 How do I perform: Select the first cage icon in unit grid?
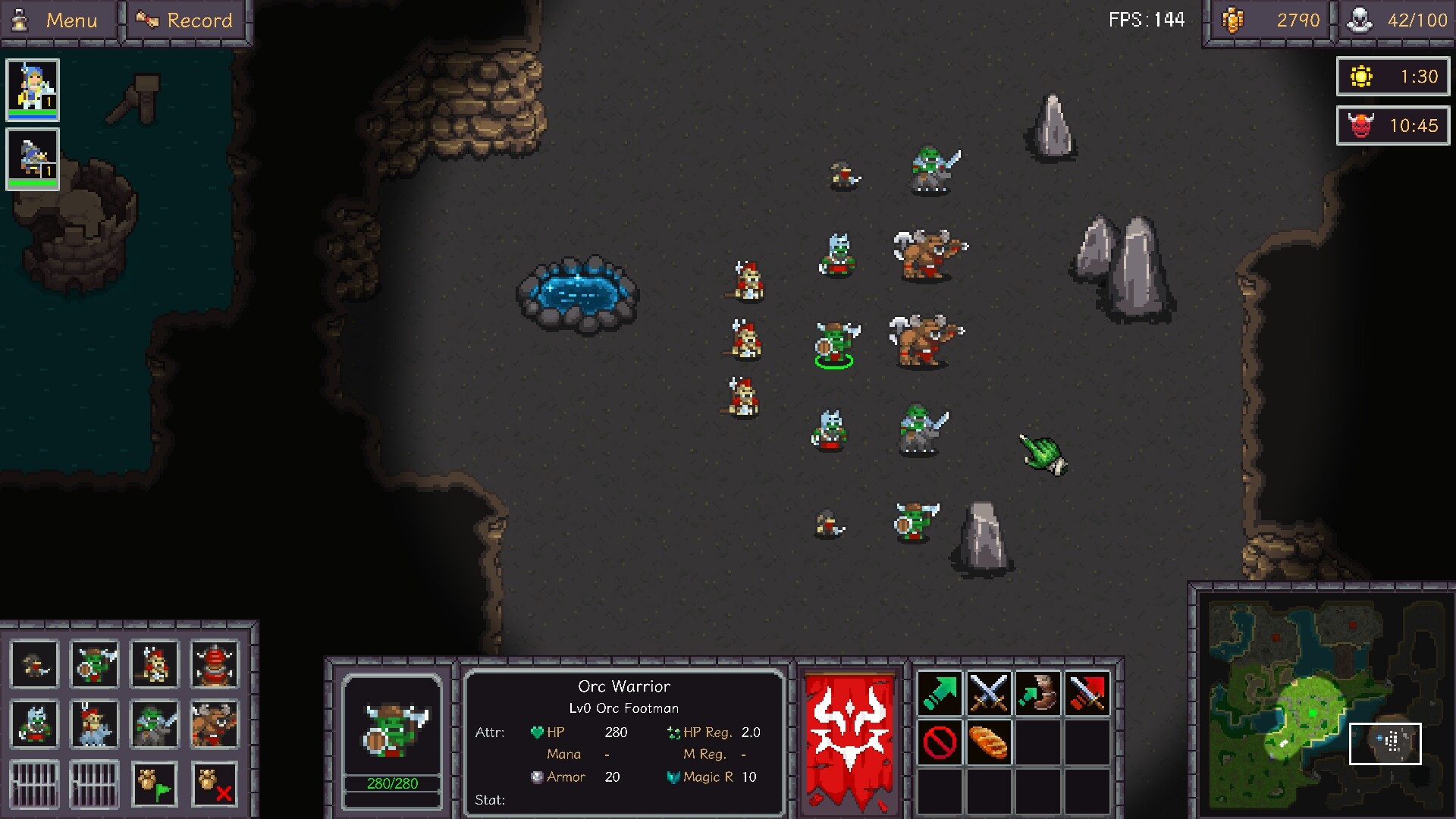point(34,783)
